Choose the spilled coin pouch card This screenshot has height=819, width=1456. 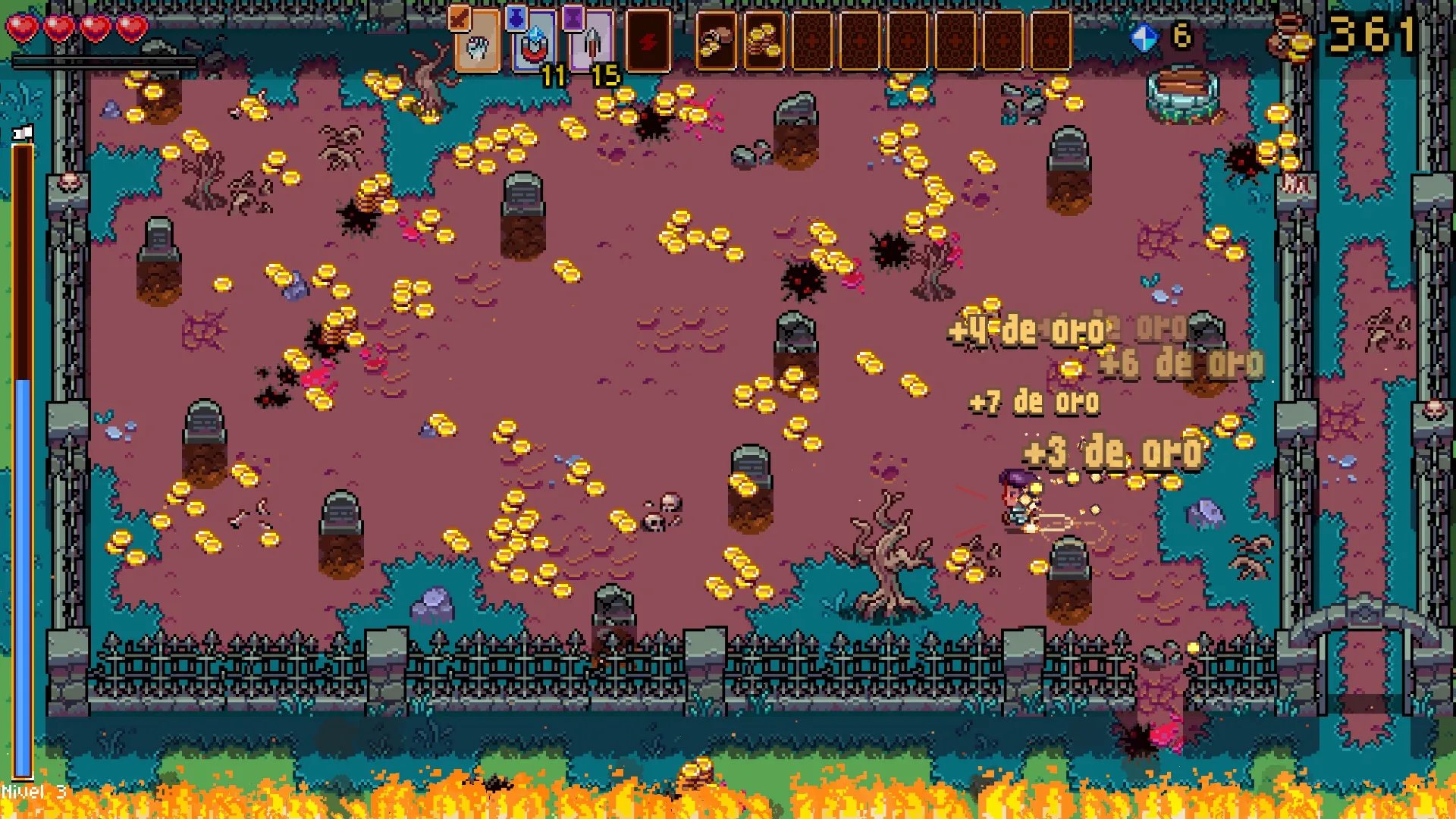click(x=715, y=42)
